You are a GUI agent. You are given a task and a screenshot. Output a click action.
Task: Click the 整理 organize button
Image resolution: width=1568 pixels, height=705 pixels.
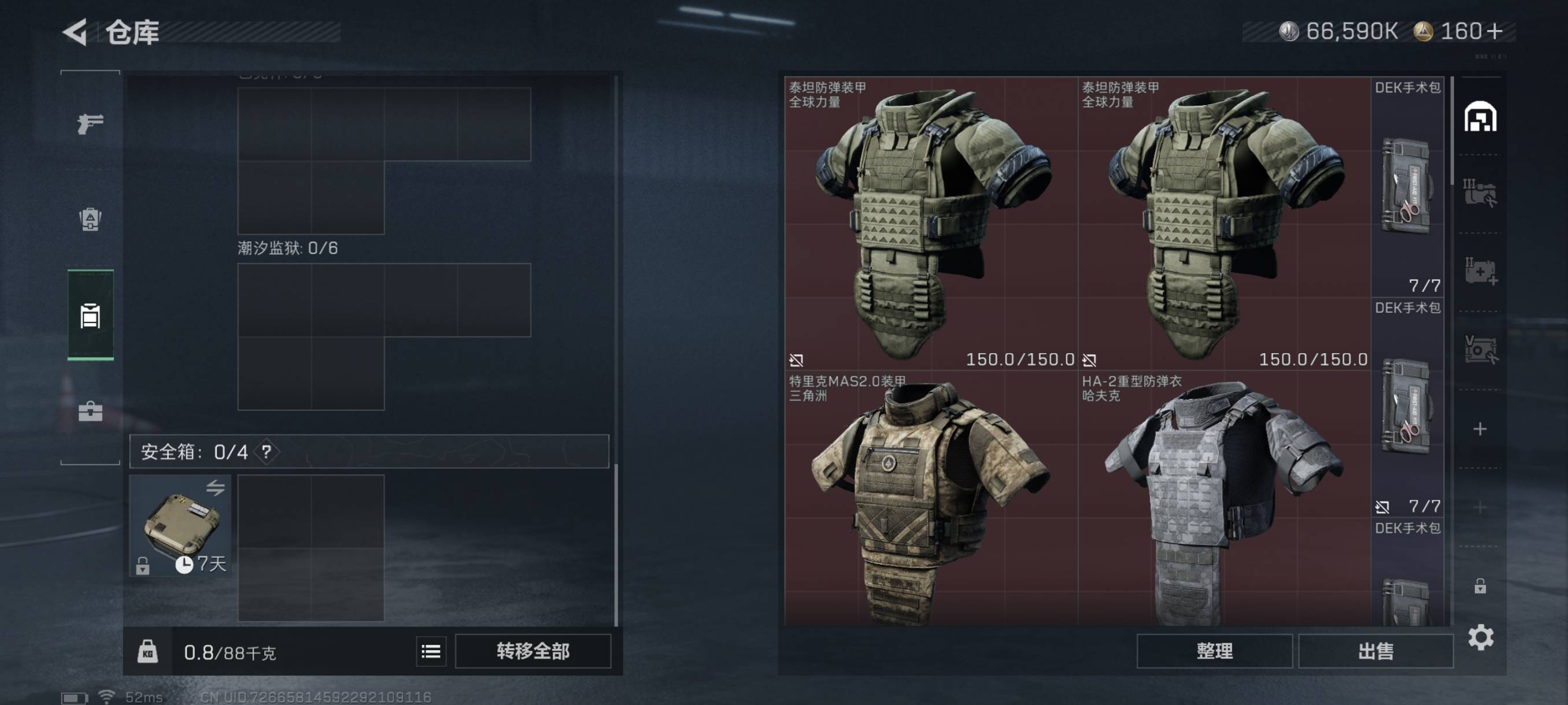pos(1214,651)
